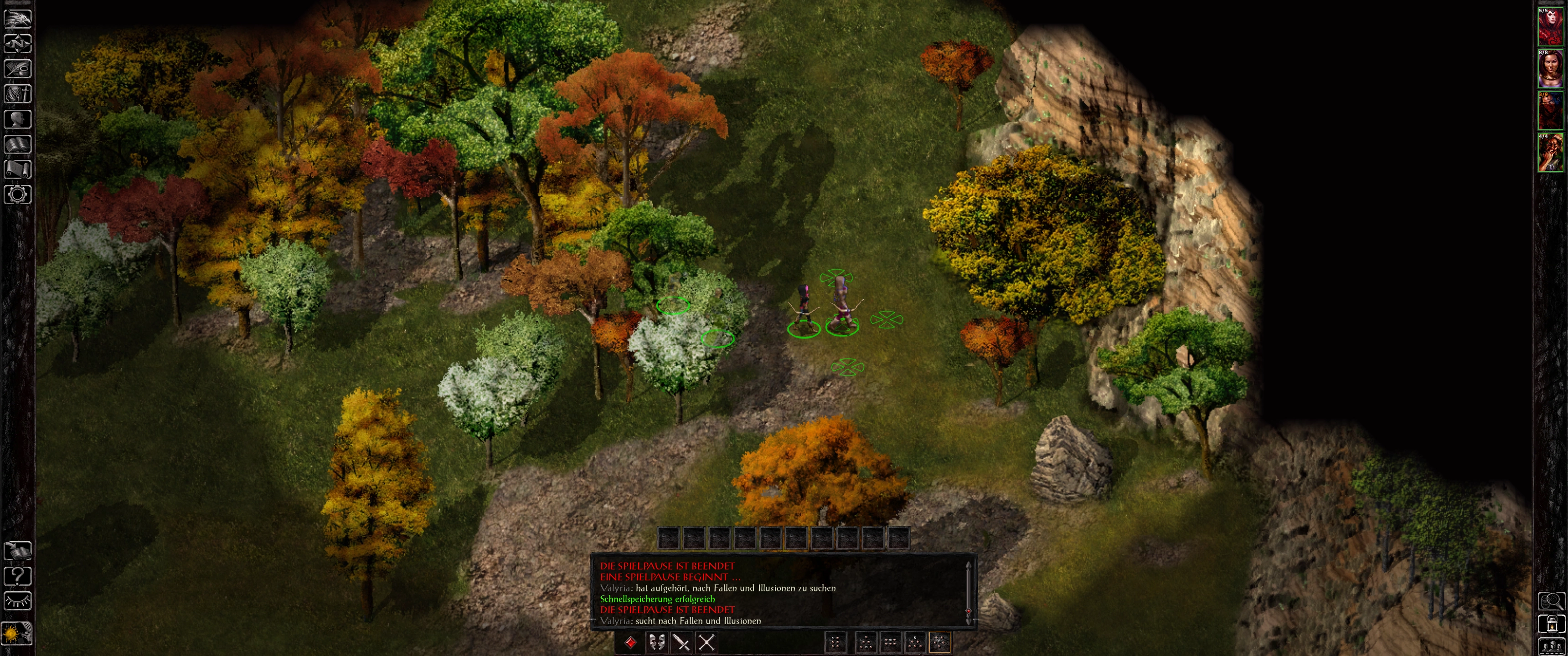This screenshot has width=1568, height=656.
Task: Click the crossed-lines stop action button
Action: click(707, 642)
